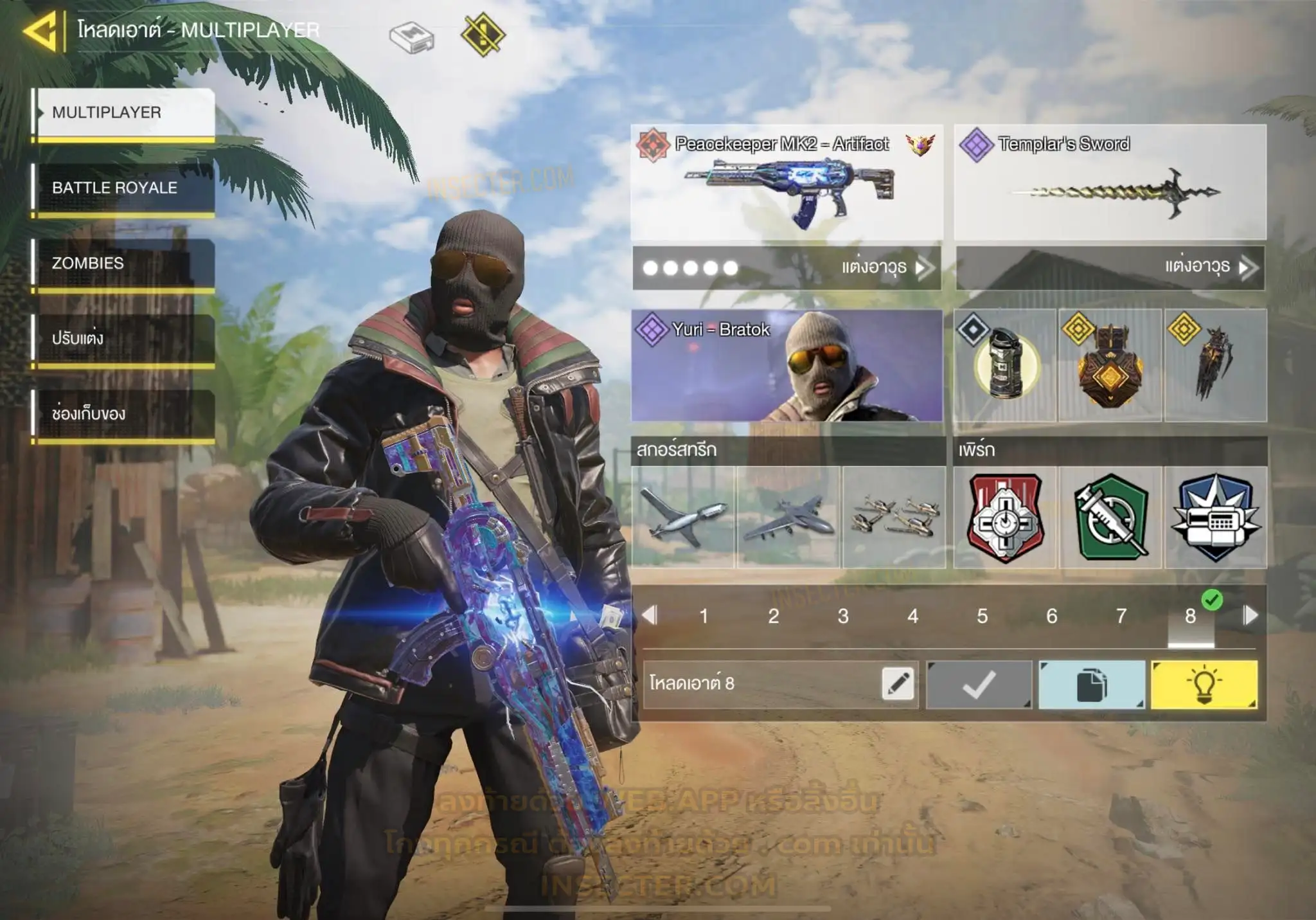Select the grenade lethal equipment slot
The width and height of the screenshot is (1316, 920).
click(x=1004, y=365)
